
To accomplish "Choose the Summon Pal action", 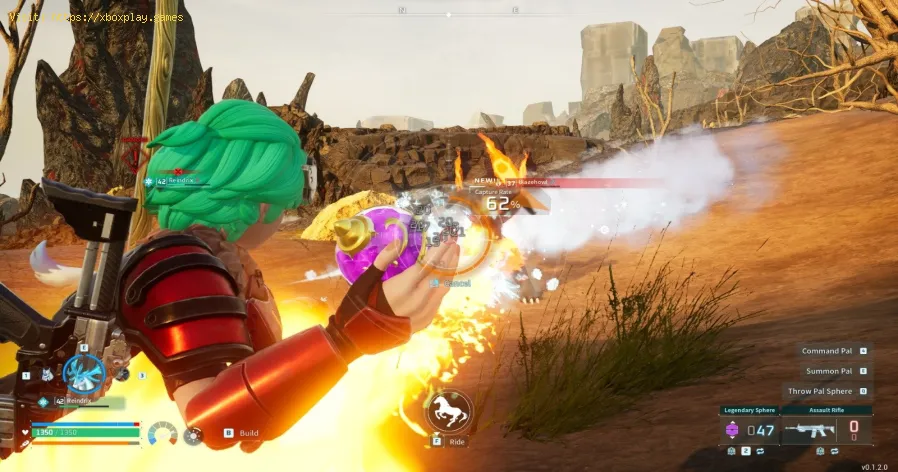I will (834, 371).
